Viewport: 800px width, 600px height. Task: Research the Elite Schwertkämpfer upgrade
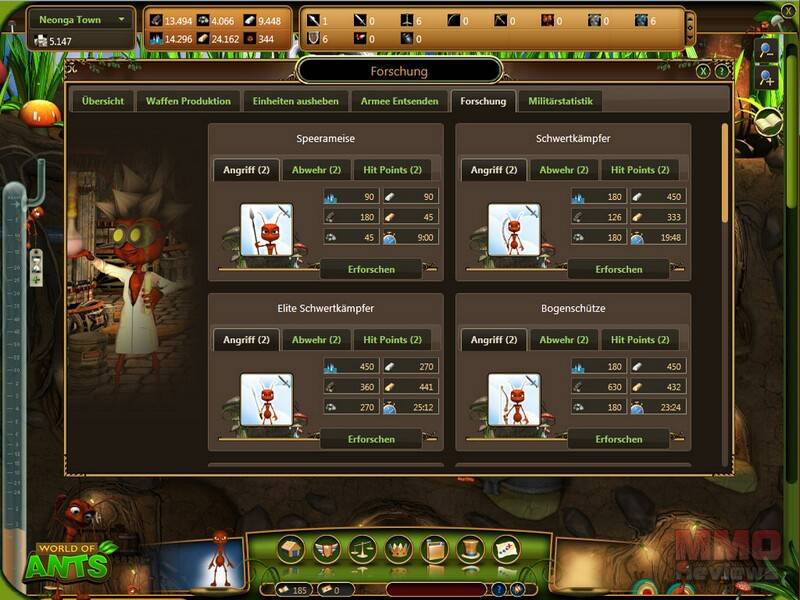tap(371, 439)
